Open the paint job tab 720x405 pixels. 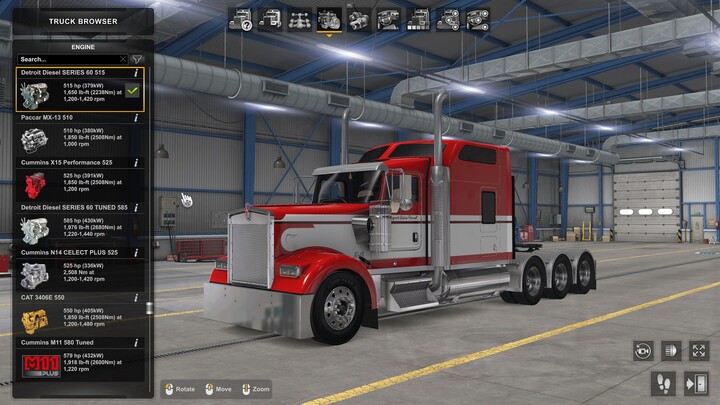click(x=418, y=19)
